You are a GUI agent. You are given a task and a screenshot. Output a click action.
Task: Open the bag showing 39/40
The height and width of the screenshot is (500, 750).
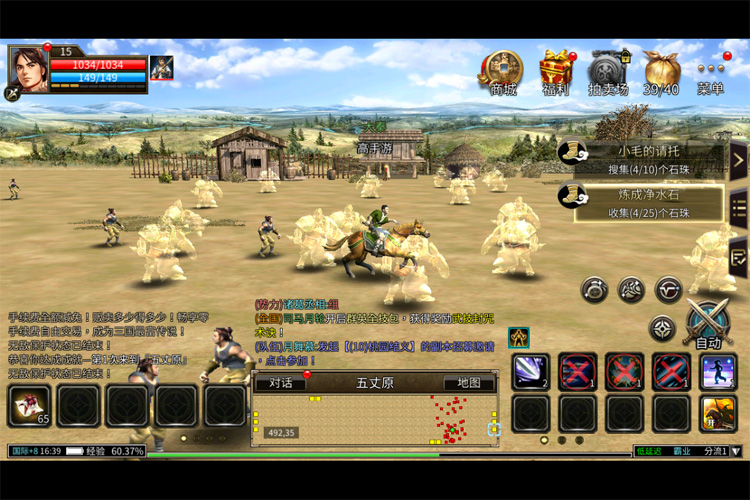[x=661, y=68]
